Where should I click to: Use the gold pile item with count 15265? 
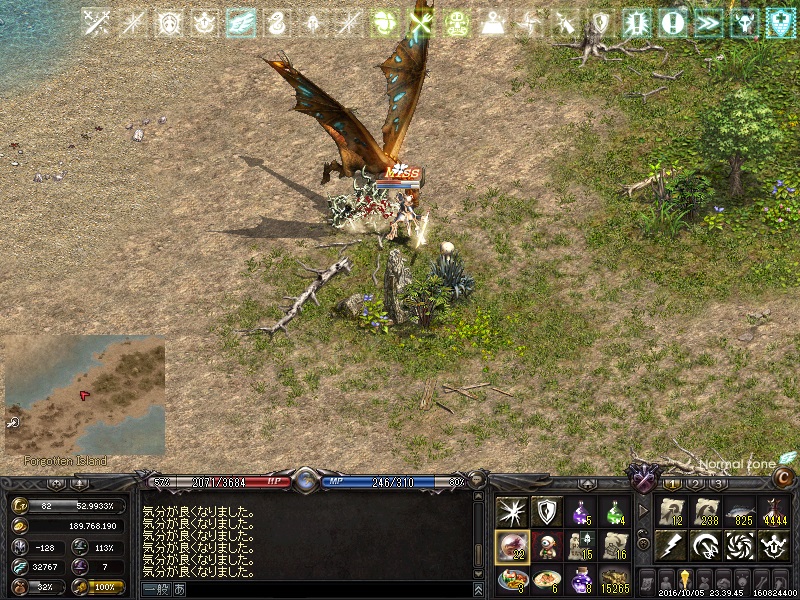[615, 580]
